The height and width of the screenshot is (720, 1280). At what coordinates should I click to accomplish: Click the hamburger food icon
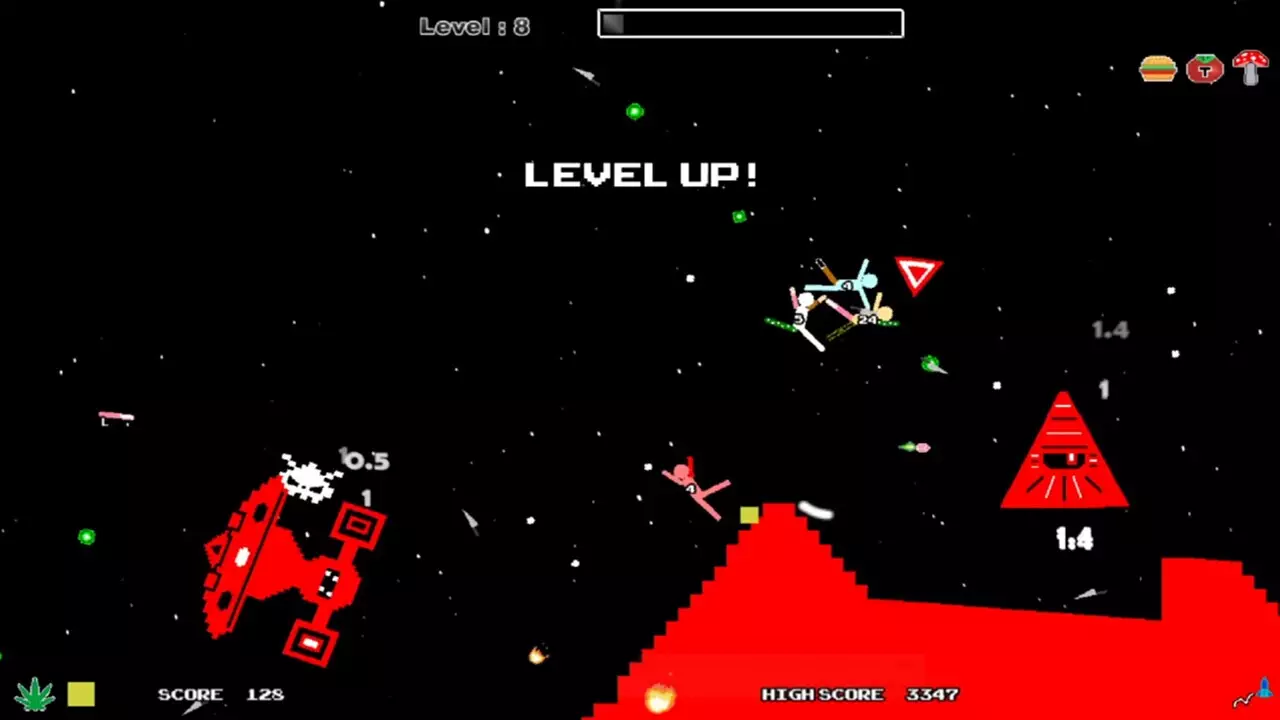click(1157, 68)
